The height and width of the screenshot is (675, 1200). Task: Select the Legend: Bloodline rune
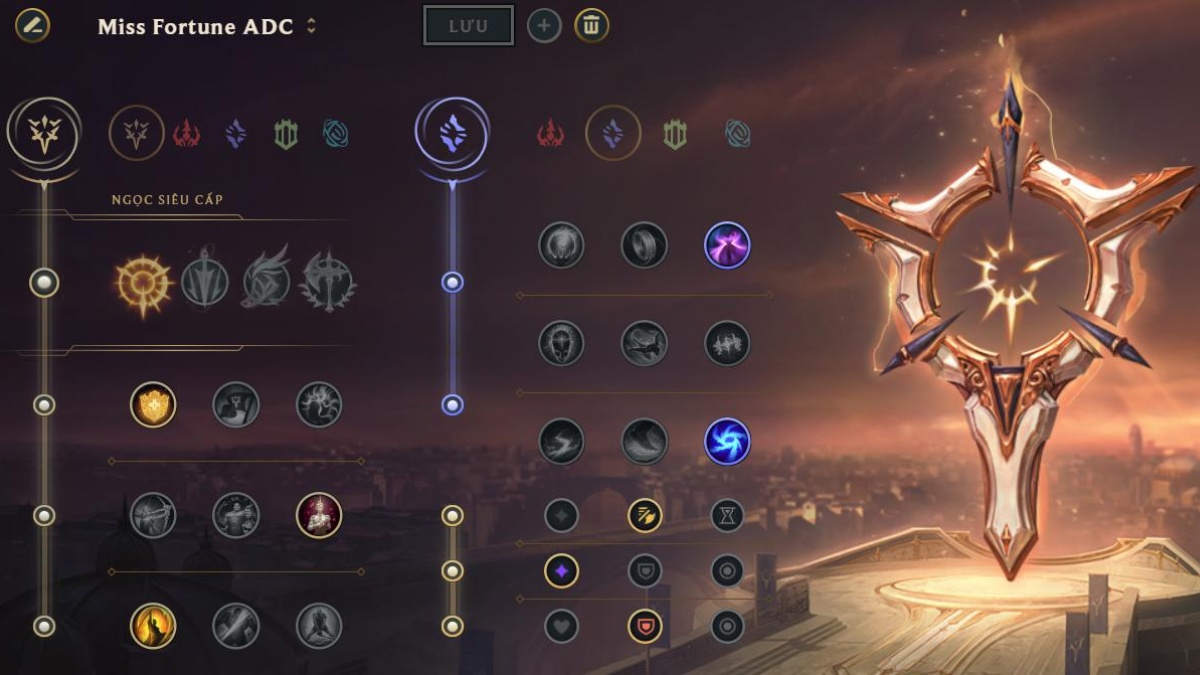point(319,516)
